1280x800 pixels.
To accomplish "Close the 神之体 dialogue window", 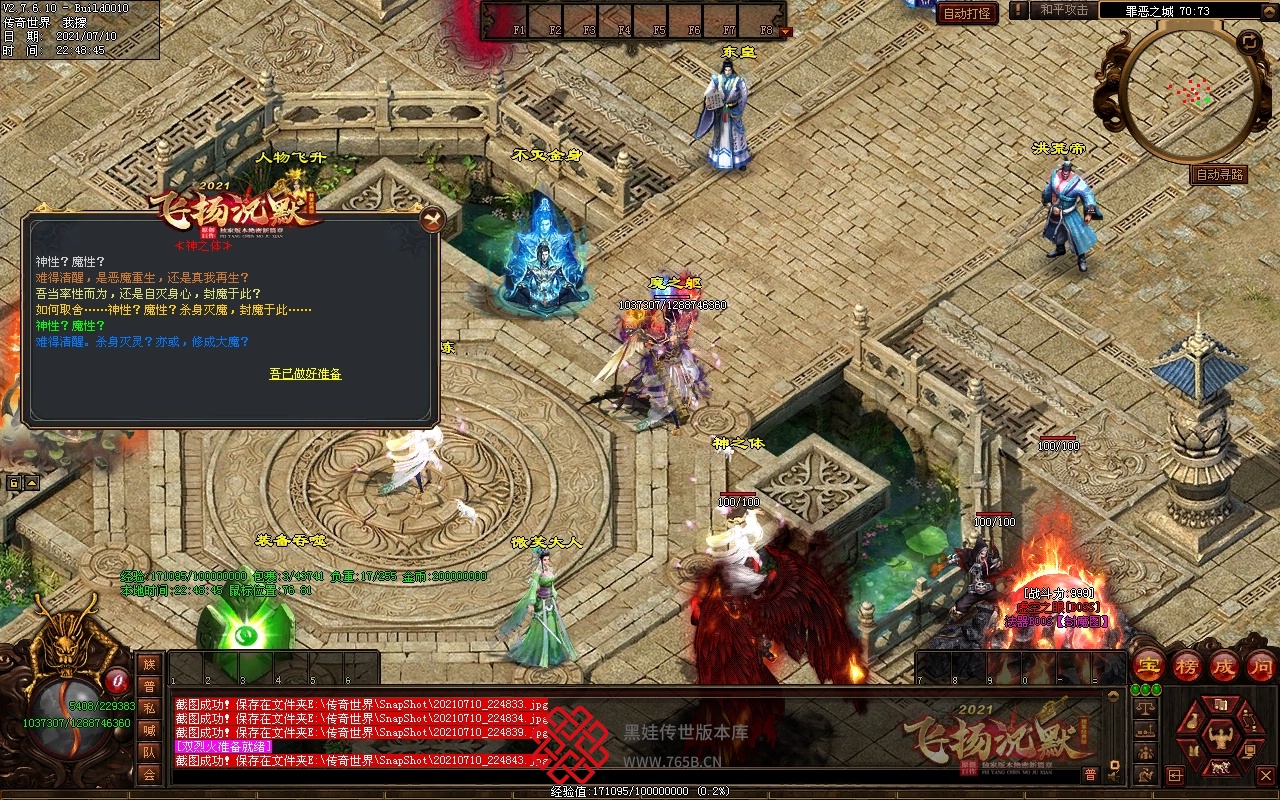I will pos(431,220).
